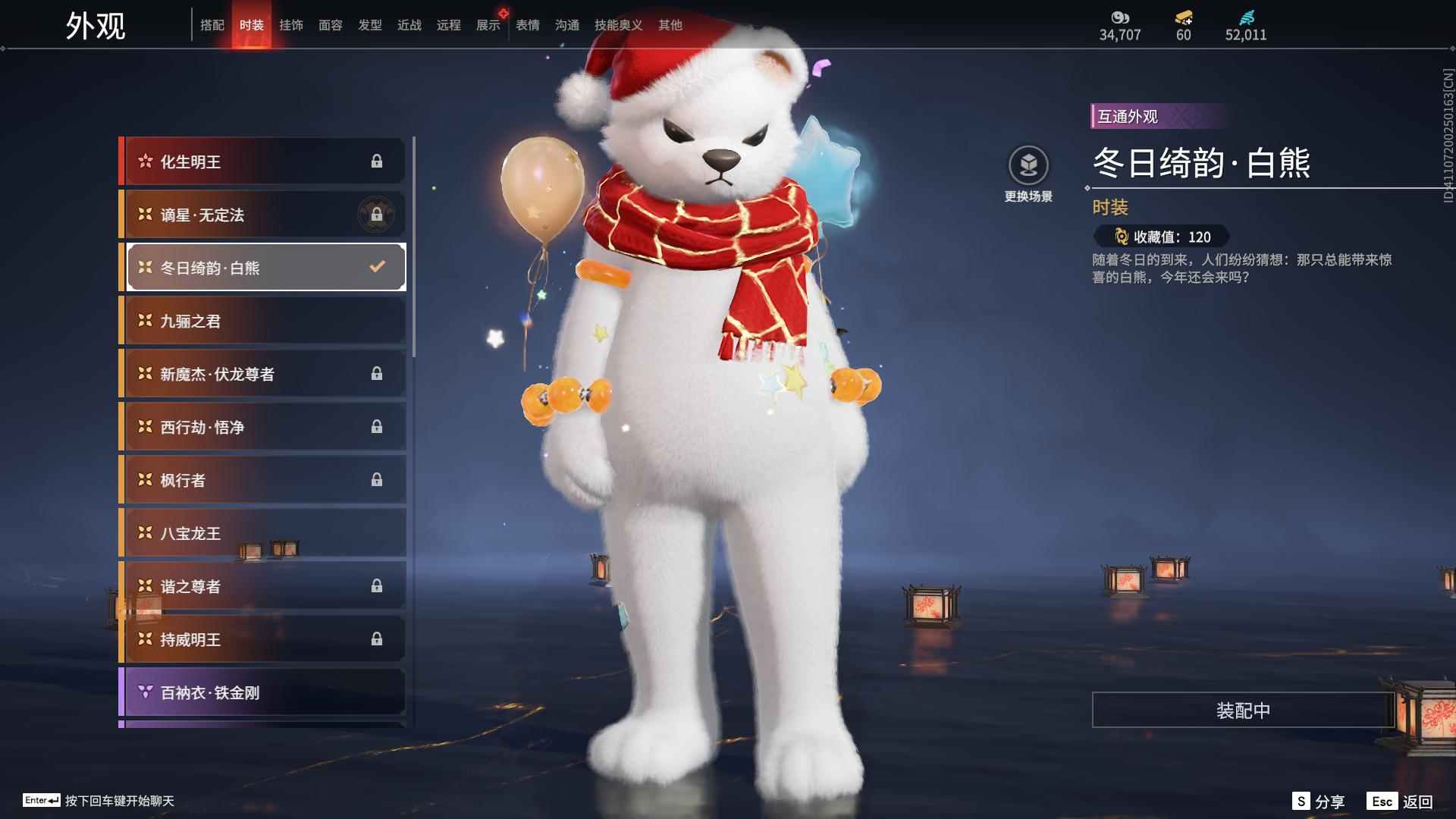Click the 更换场景 change scene icon
Image resolution: width=1456 pixels, height=819 pixels.
(1028, 166)
